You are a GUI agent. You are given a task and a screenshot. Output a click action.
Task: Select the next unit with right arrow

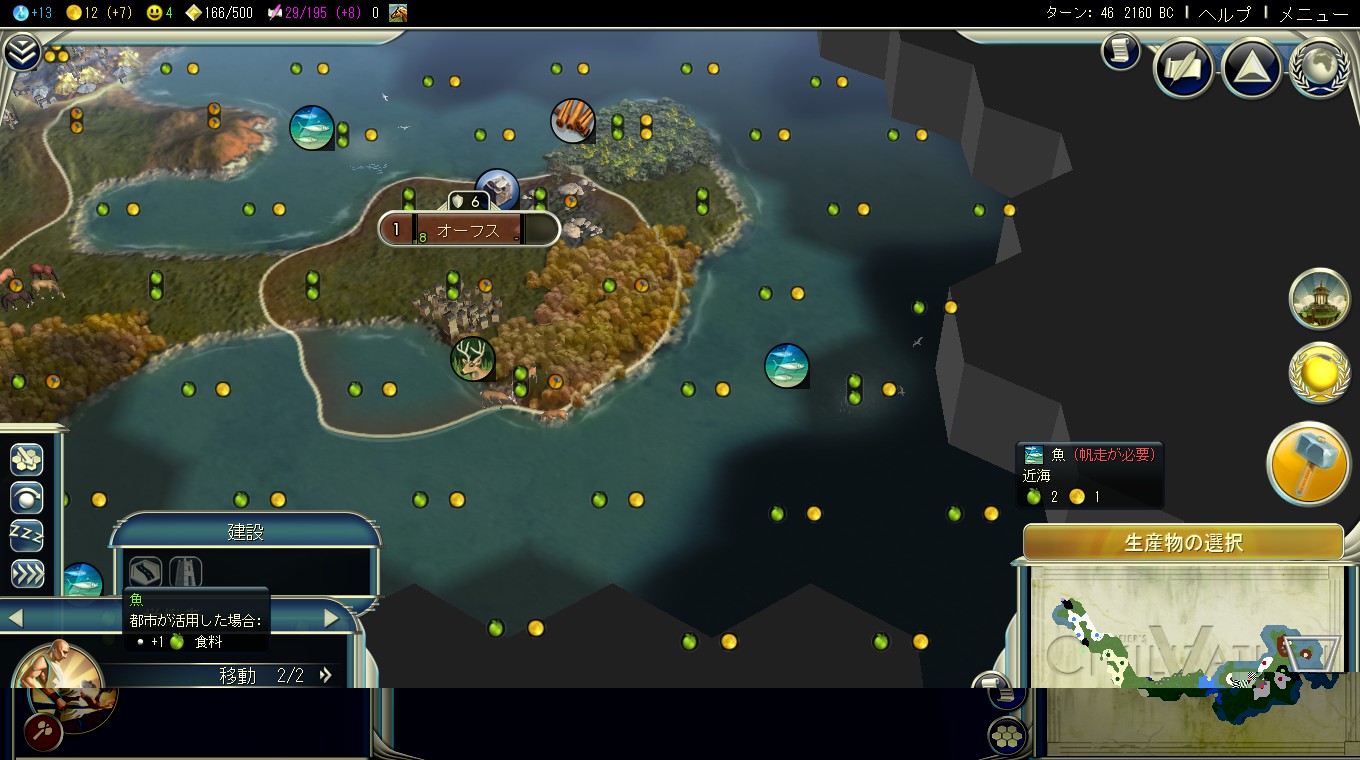coord(332,619)
